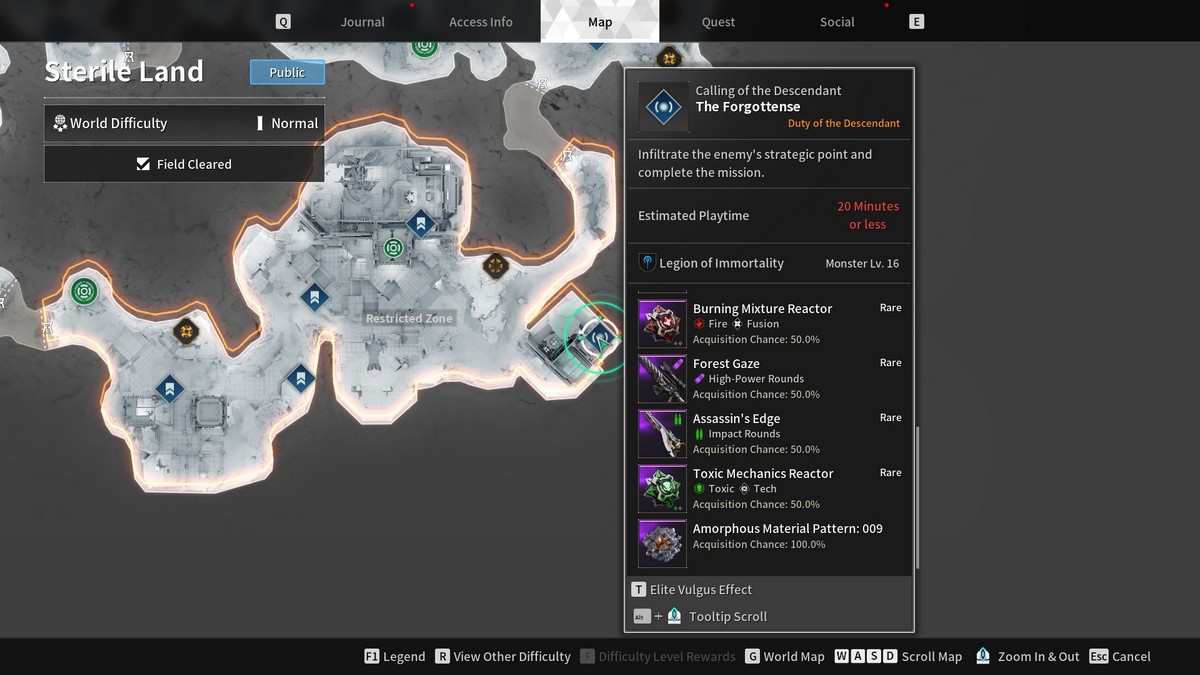Open the Social tab

click(837, 22)
